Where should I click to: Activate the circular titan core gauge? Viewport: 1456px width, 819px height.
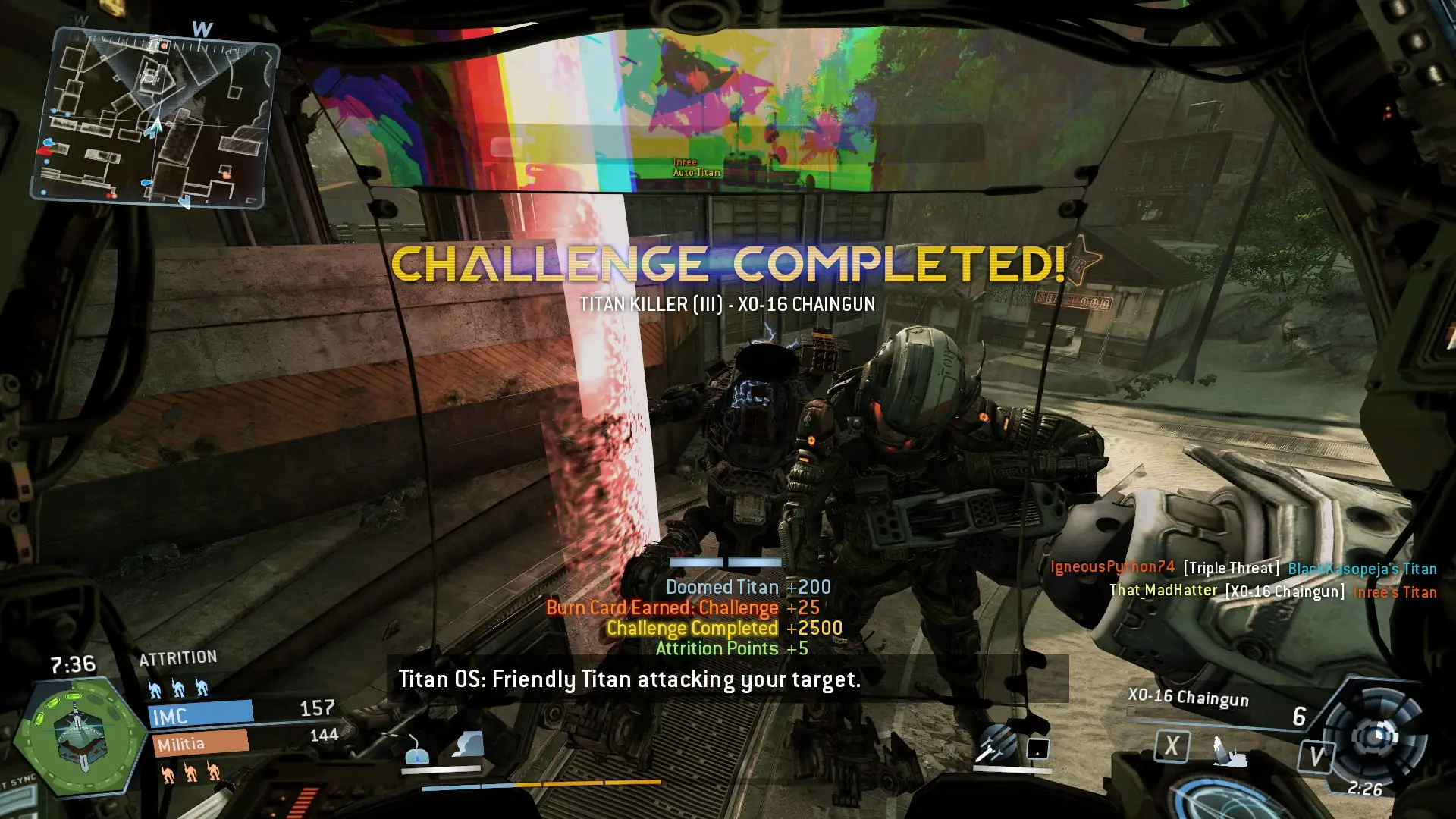[x=1379, y=734]
